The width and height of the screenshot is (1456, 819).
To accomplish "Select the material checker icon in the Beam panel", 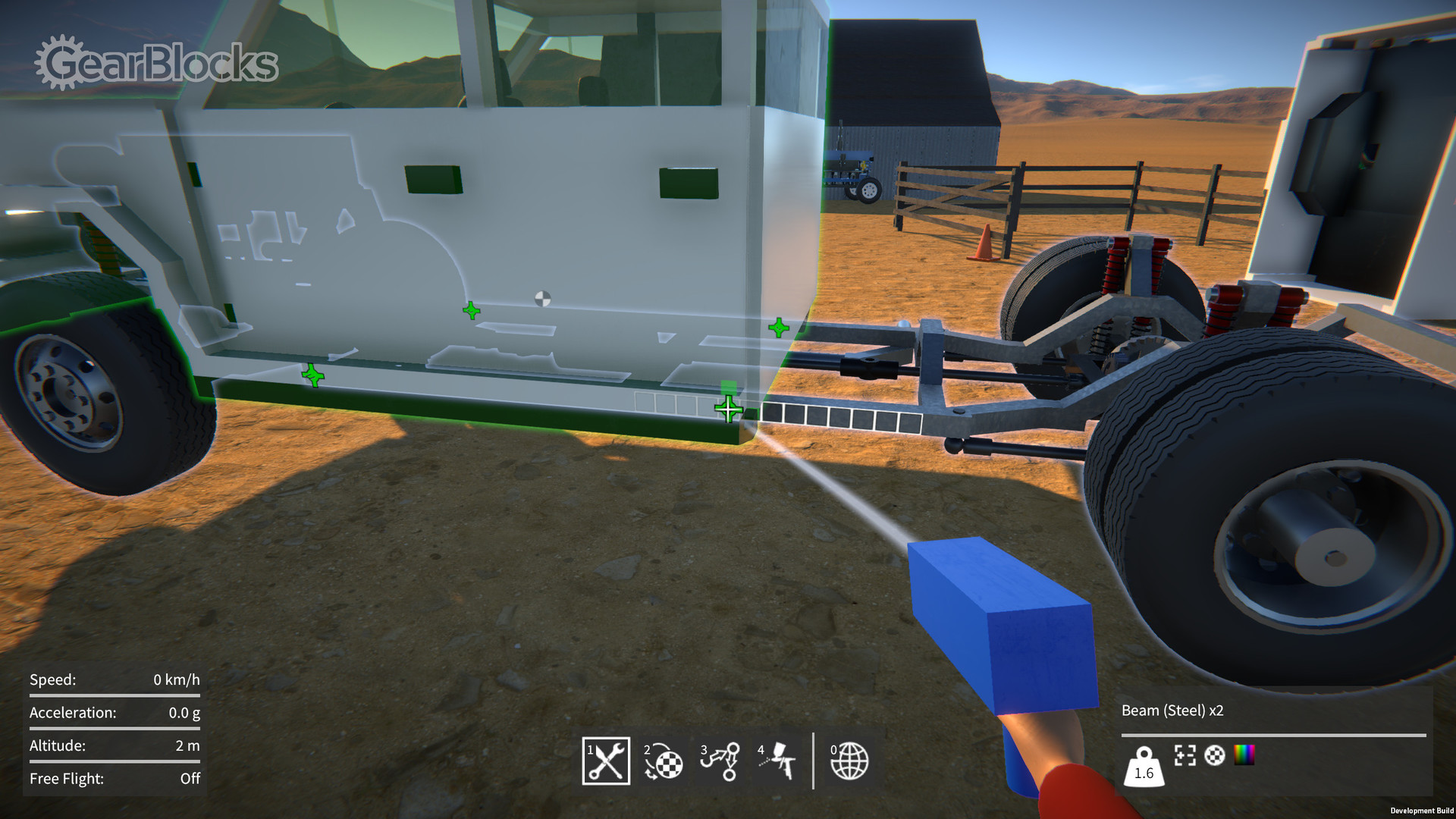I will 1215,757.
